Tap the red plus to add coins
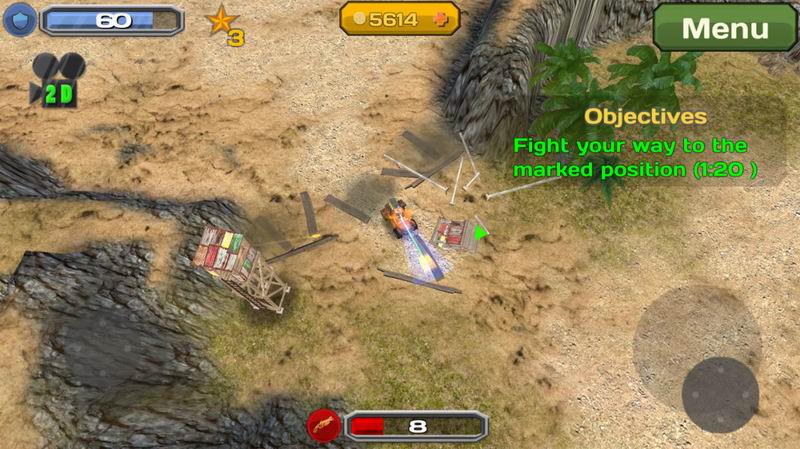 point(444,18)
